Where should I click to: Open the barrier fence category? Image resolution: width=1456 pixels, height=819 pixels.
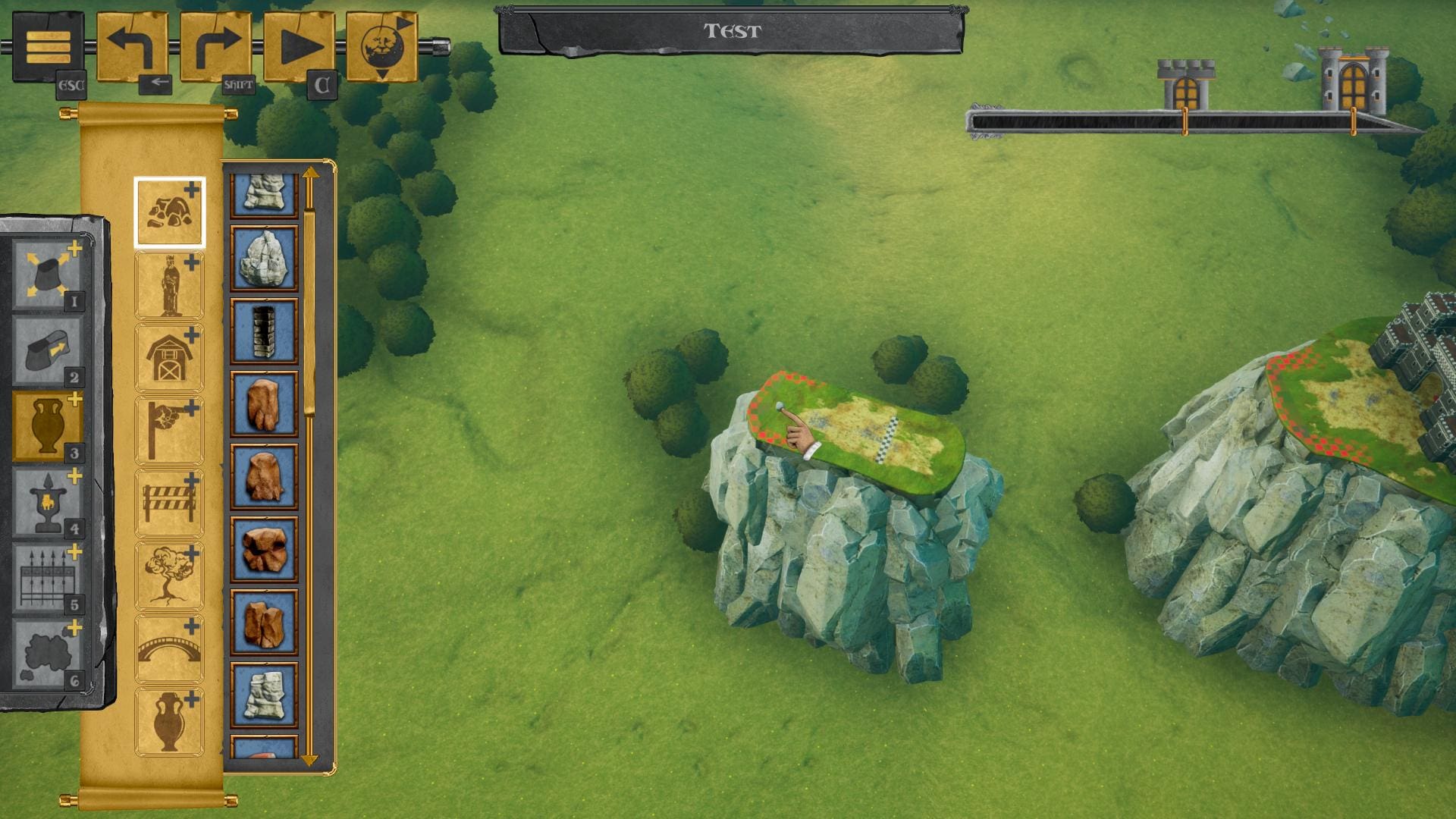pos(169,504)
